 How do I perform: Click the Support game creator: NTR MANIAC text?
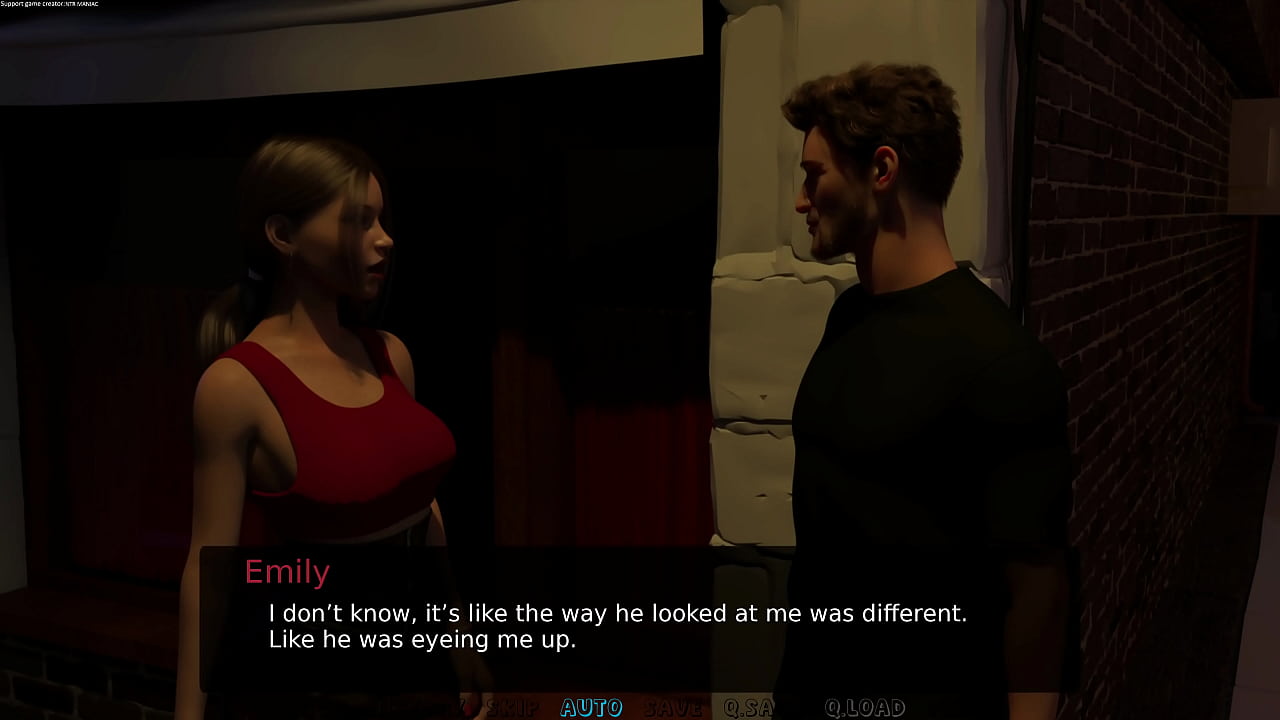click(x=50, y=4)
